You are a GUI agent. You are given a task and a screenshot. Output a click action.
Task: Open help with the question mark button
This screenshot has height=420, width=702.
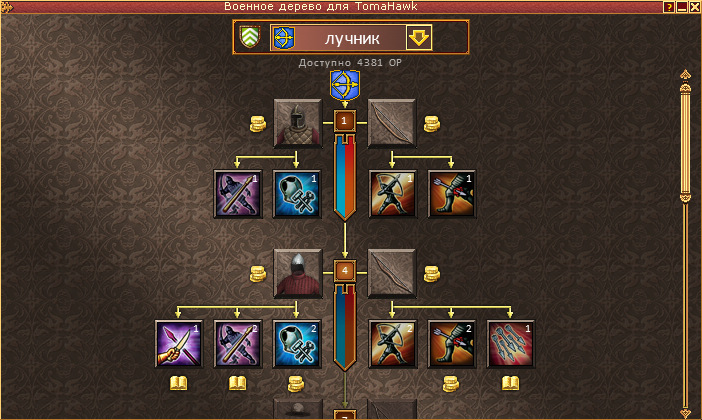pyautogui.click(x=668, y=6)
